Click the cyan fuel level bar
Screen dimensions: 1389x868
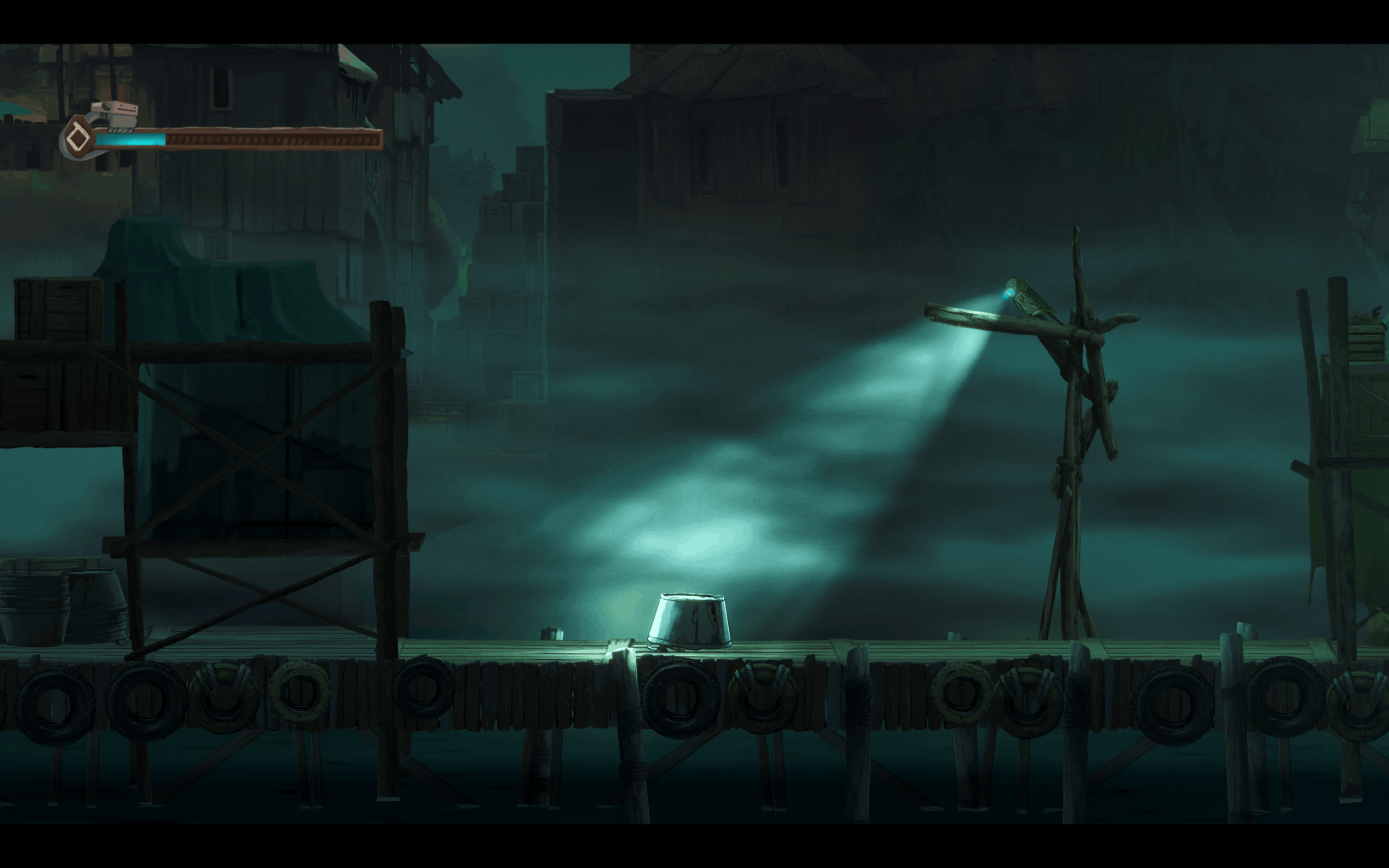(129, 139)
